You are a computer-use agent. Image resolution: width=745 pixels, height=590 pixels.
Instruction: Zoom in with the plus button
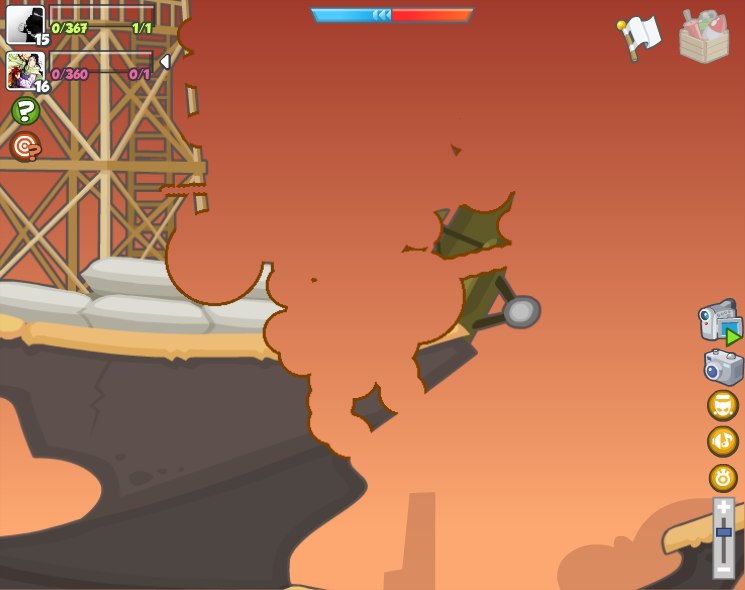click(x=723, y=508)
